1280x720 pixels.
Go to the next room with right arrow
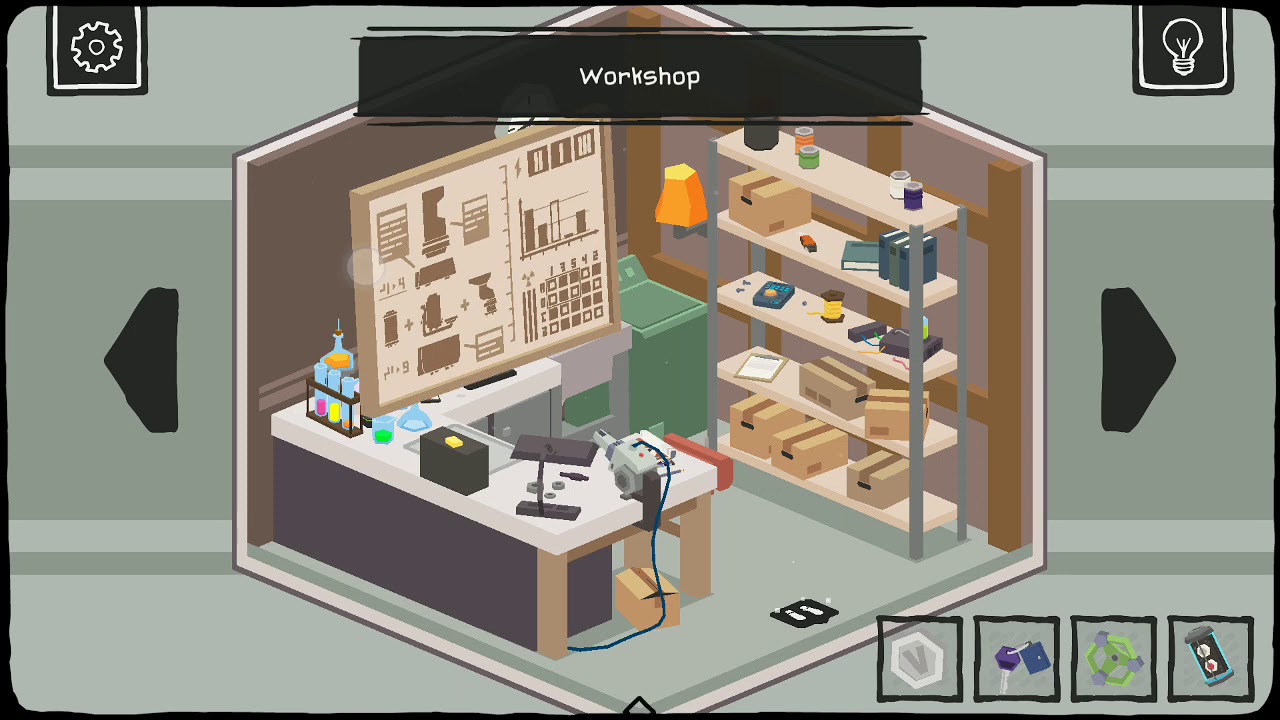[x=1137, y=360]
